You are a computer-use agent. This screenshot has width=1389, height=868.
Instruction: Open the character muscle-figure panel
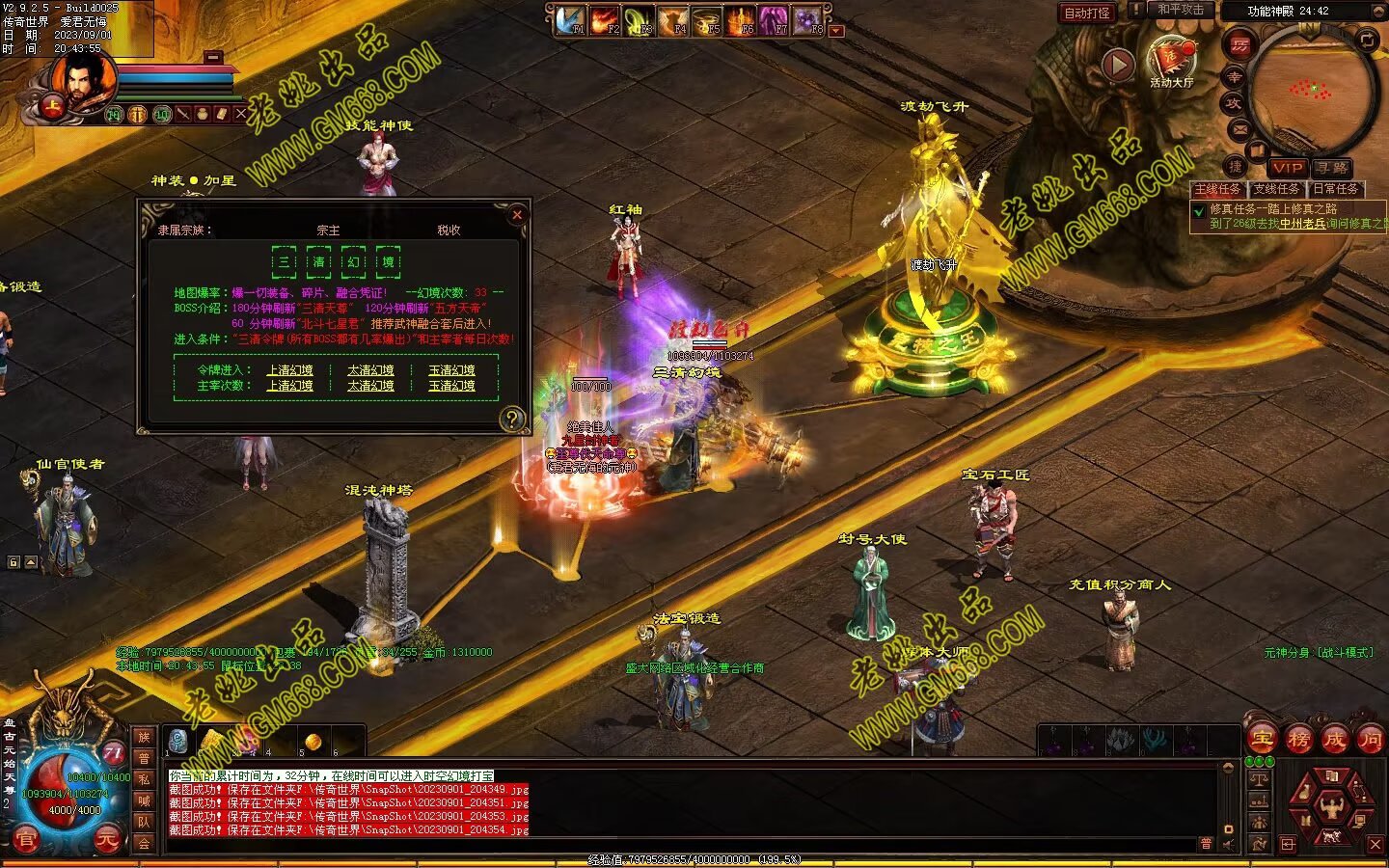point(1332,803)
